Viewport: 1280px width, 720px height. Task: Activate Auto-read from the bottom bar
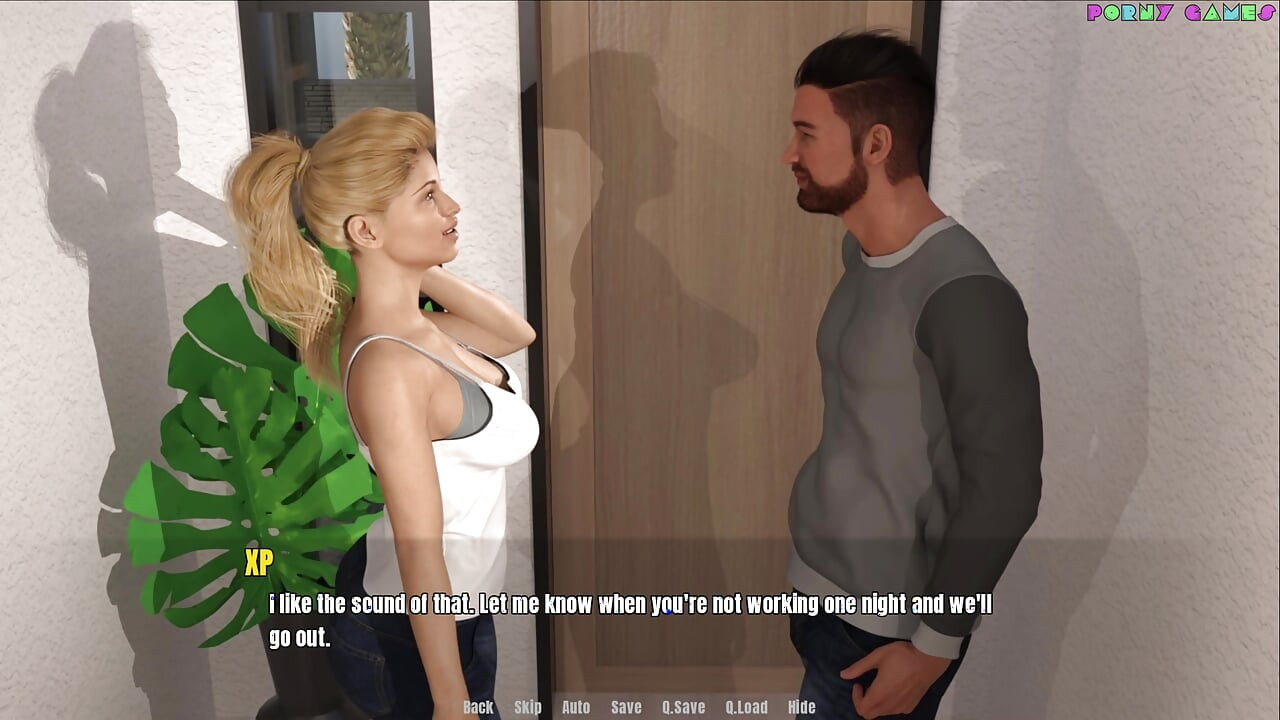click(x=576, y=707)
